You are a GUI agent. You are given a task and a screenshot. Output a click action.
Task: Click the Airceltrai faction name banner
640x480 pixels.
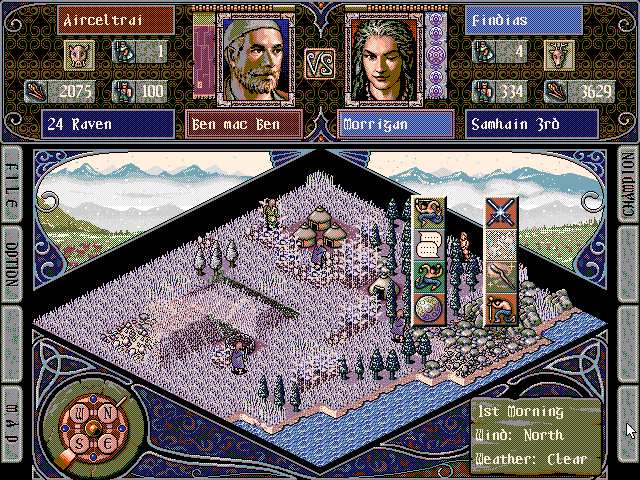pos(101,19)
